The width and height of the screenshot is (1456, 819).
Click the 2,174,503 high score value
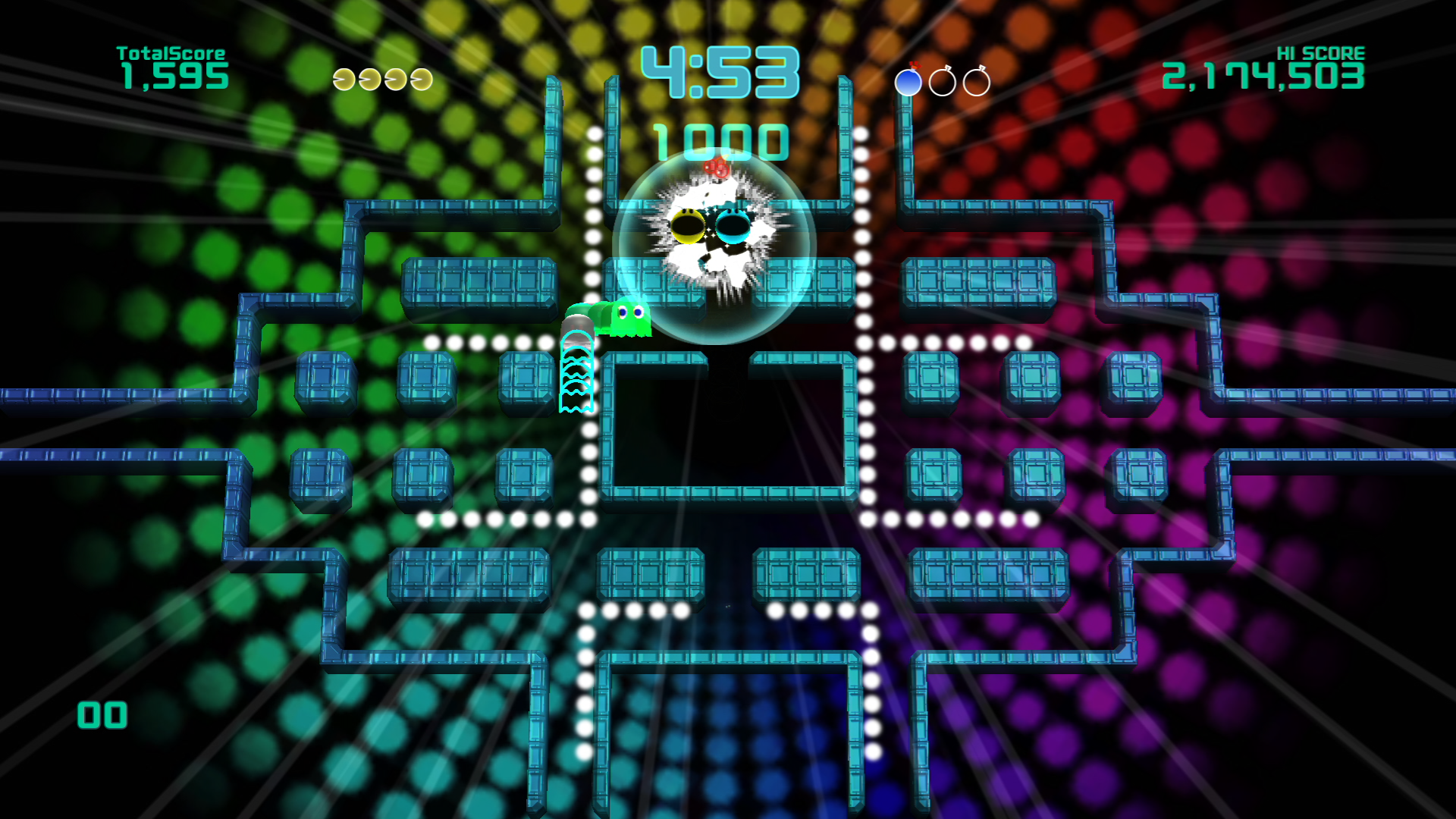1263,77
